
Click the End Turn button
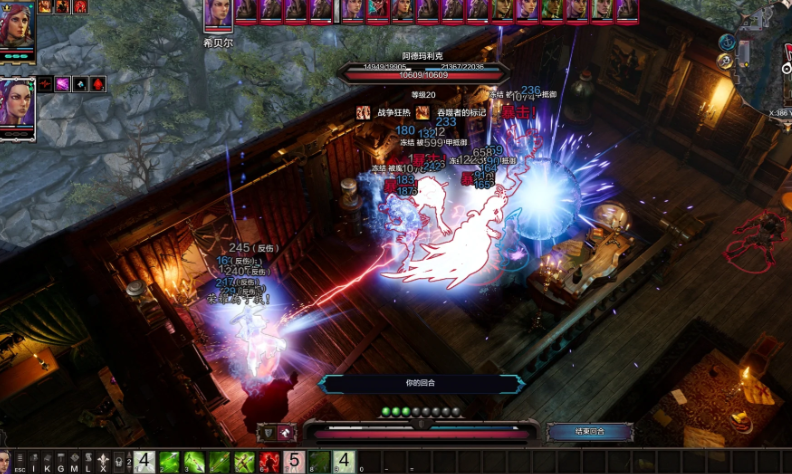(x=590, y=432)
